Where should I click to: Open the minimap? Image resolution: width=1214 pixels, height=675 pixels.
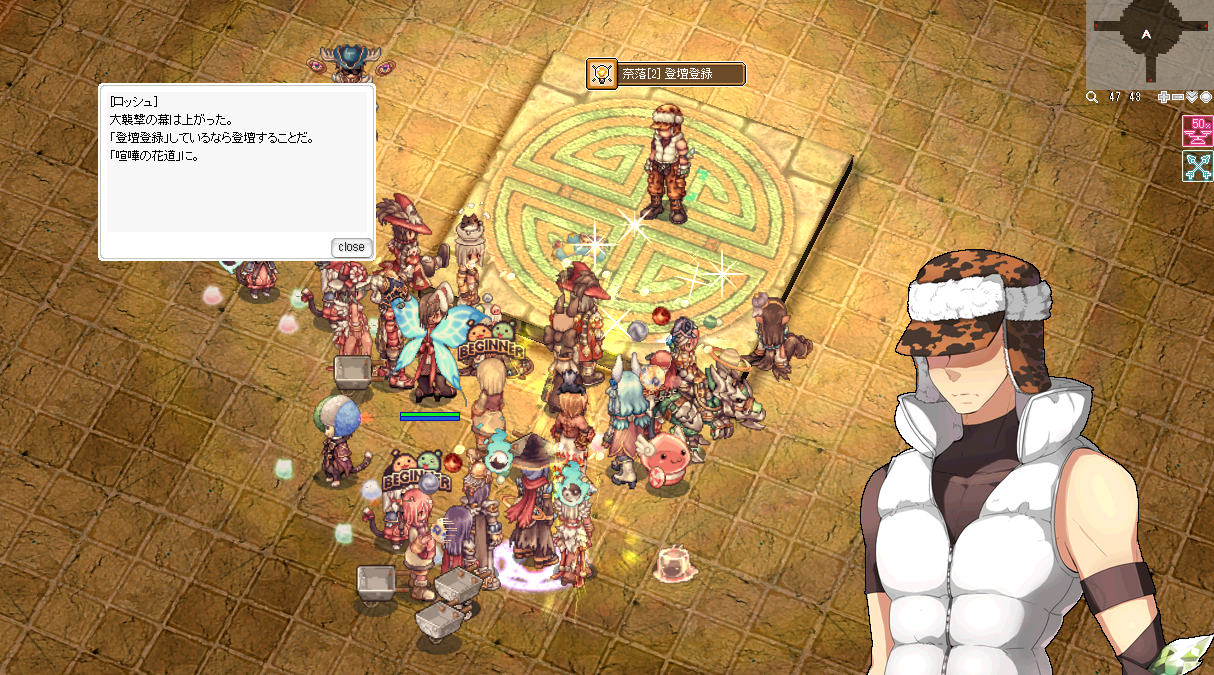(x=1148, y=42)
